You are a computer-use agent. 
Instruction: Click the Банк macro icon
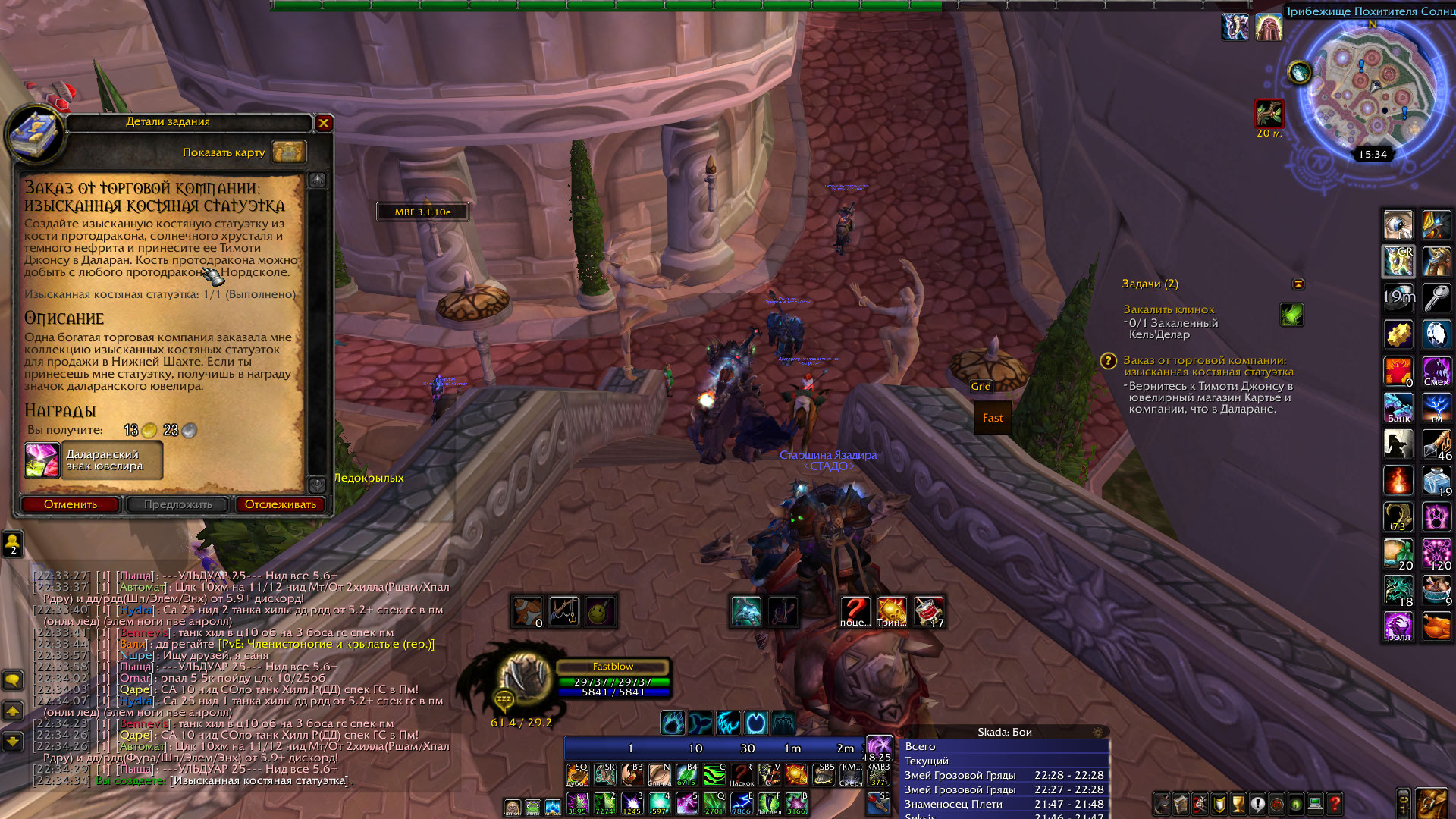(x=1398, y=408)
